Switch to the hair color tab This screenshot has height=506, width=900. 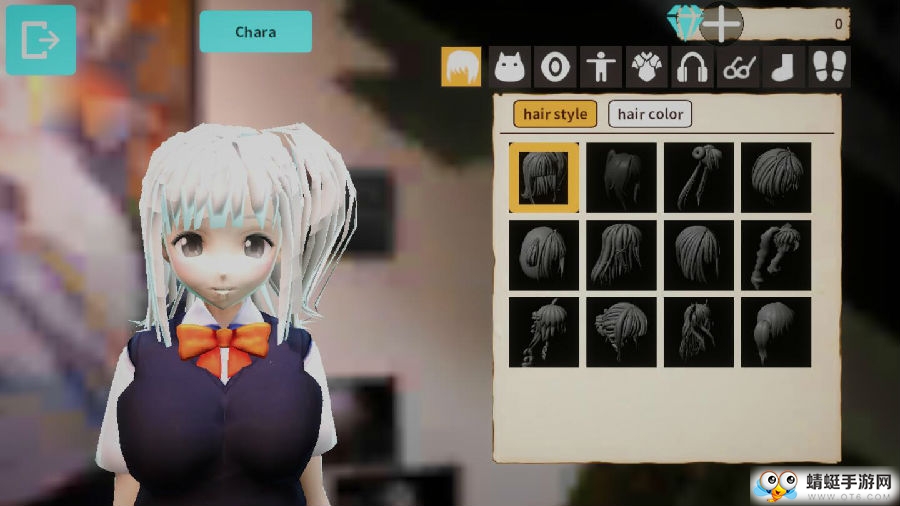click(x=650, y=114)
